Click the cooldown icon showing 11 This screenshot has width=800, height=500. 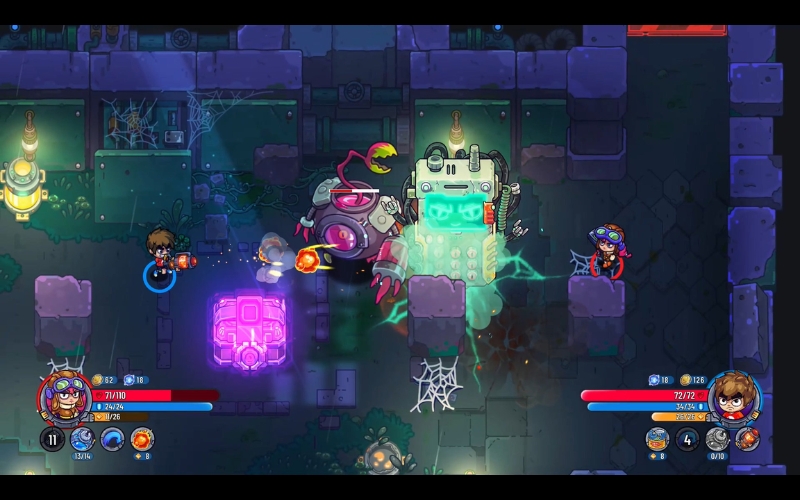[52, 438]
